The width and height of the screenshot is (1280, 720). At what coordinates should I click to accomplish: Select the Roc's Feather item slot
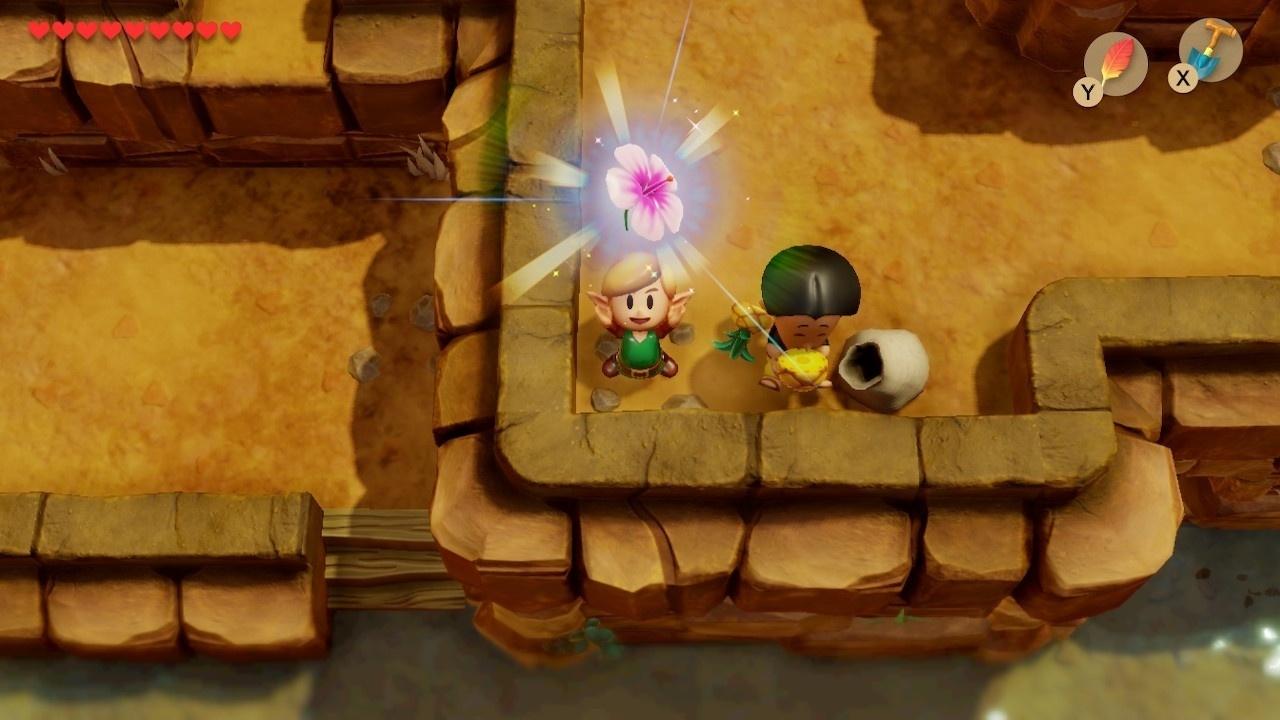coord(1115,64)
